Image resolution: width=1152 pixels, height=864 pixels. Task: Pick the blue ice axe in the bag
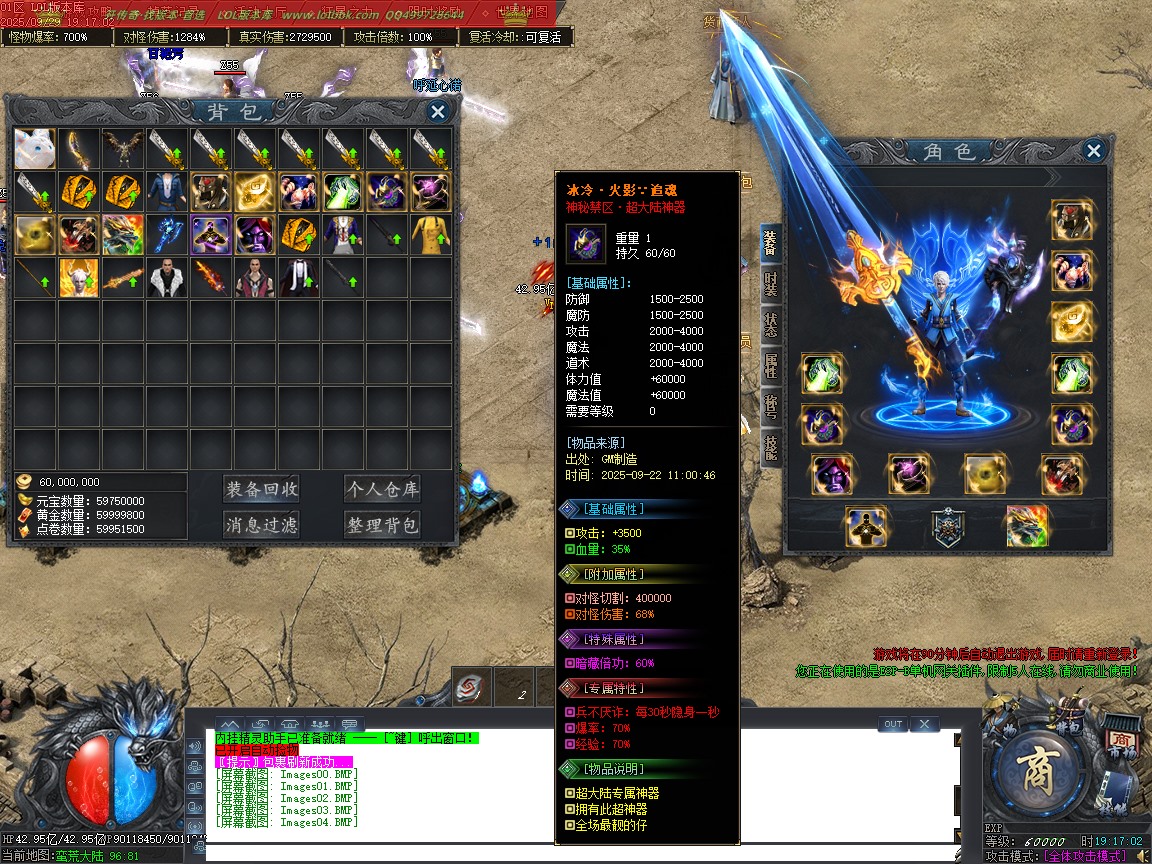(166, 235)
